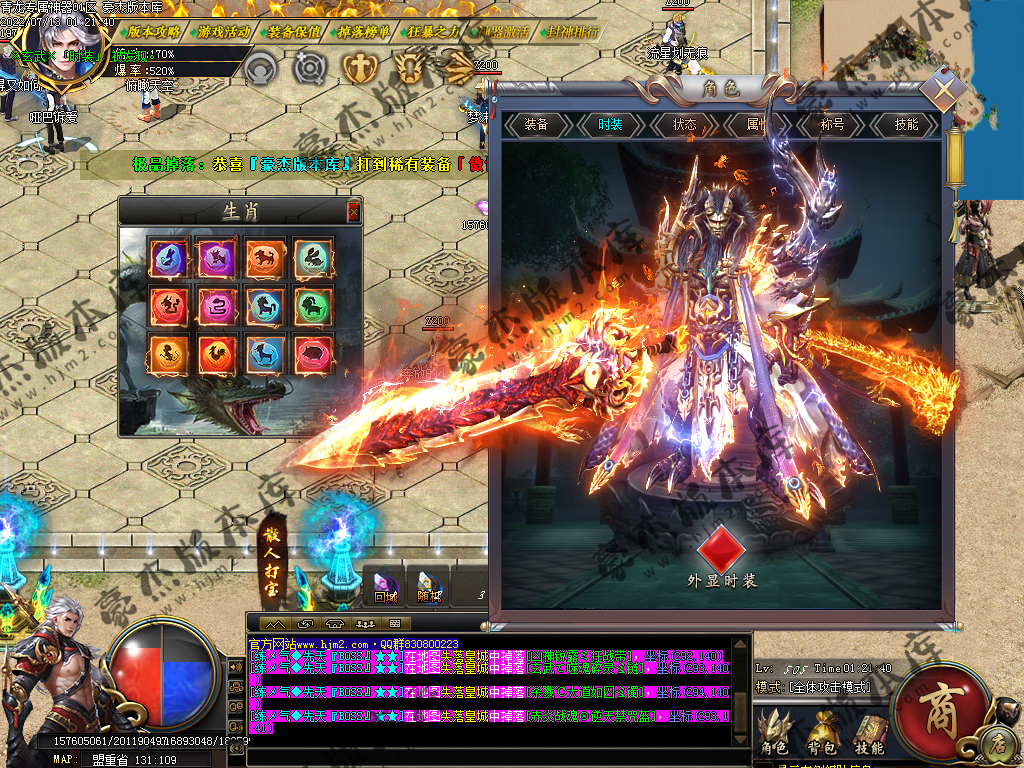This screenshot has width=1024, height=768.
Task: Select the rabbit zodiac icon
Action: (314, 257)
